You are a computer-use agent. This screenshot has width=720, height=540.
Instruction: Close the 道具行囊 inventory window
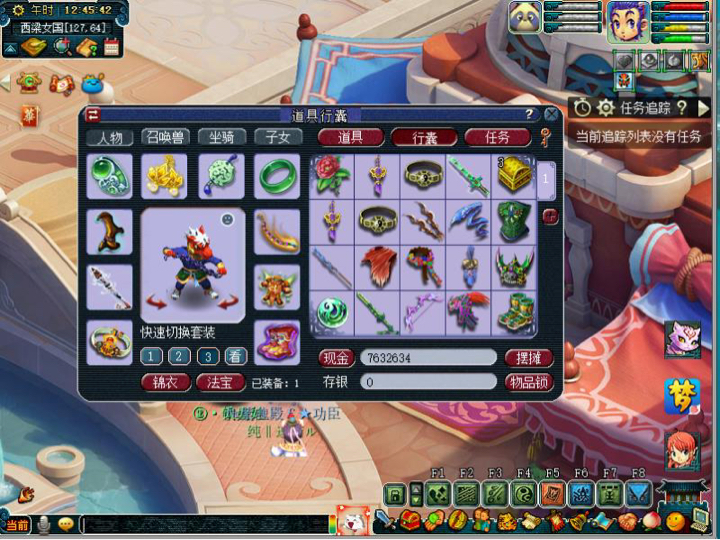pos(551,115)
